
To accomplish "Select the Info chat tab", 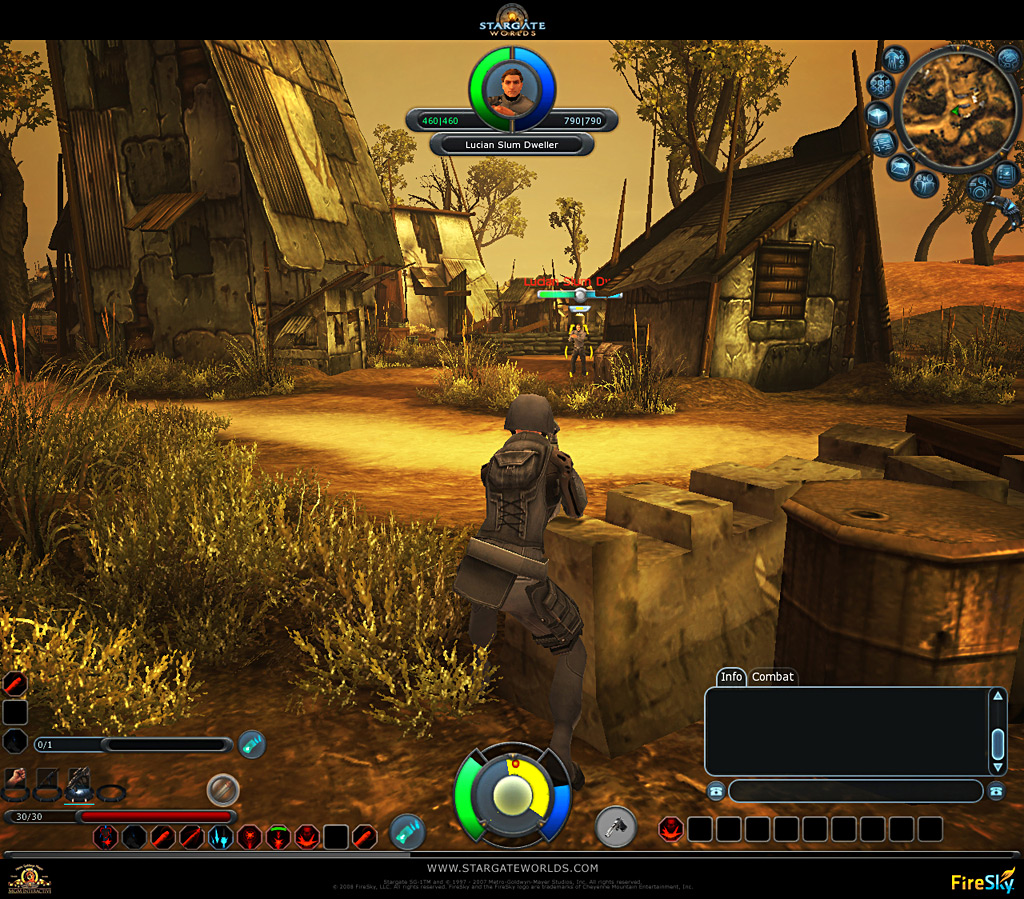I will [731, 677].
